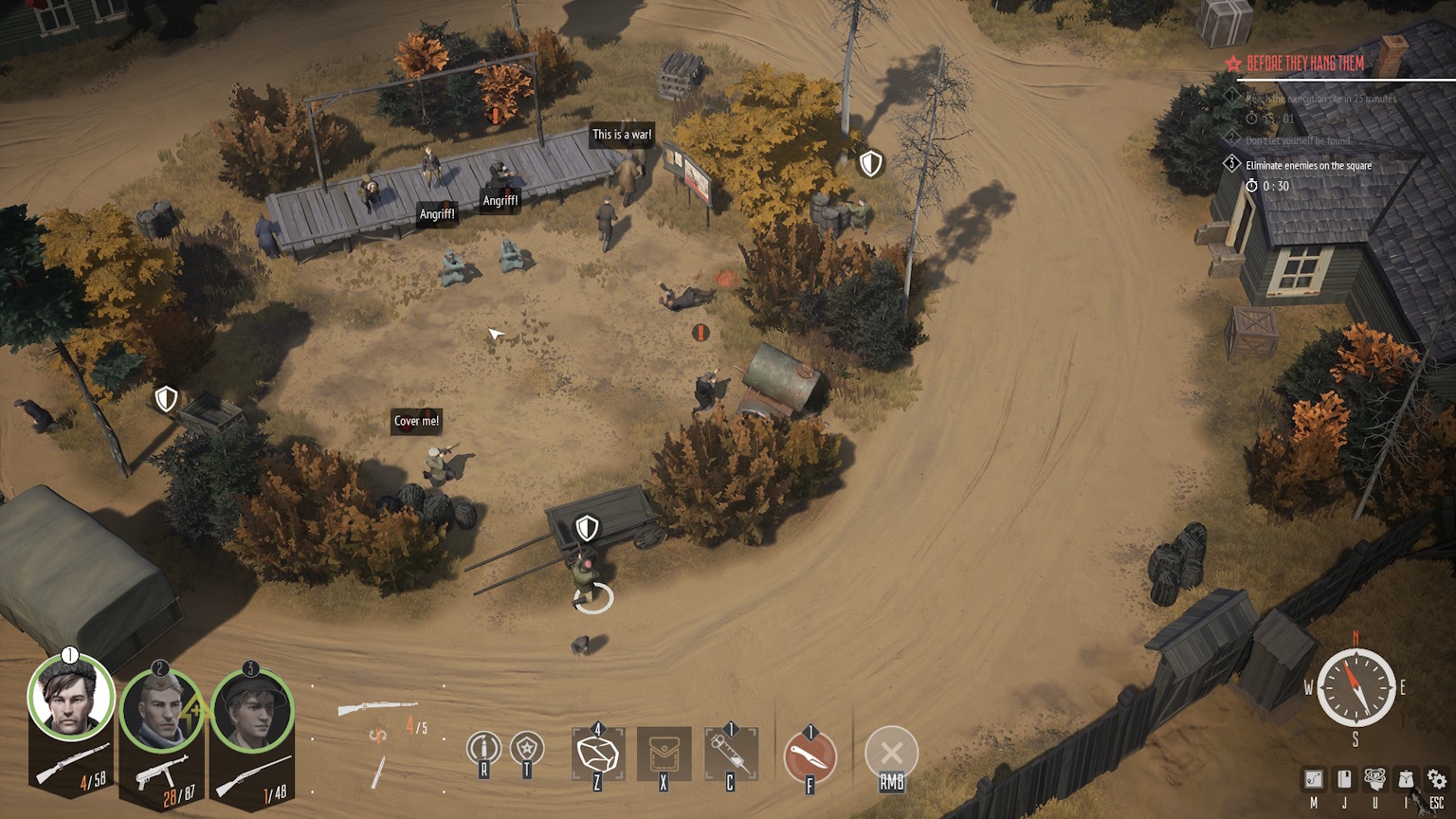Select the throwable rock slot

pyautogui.click(x=598, y=755)
